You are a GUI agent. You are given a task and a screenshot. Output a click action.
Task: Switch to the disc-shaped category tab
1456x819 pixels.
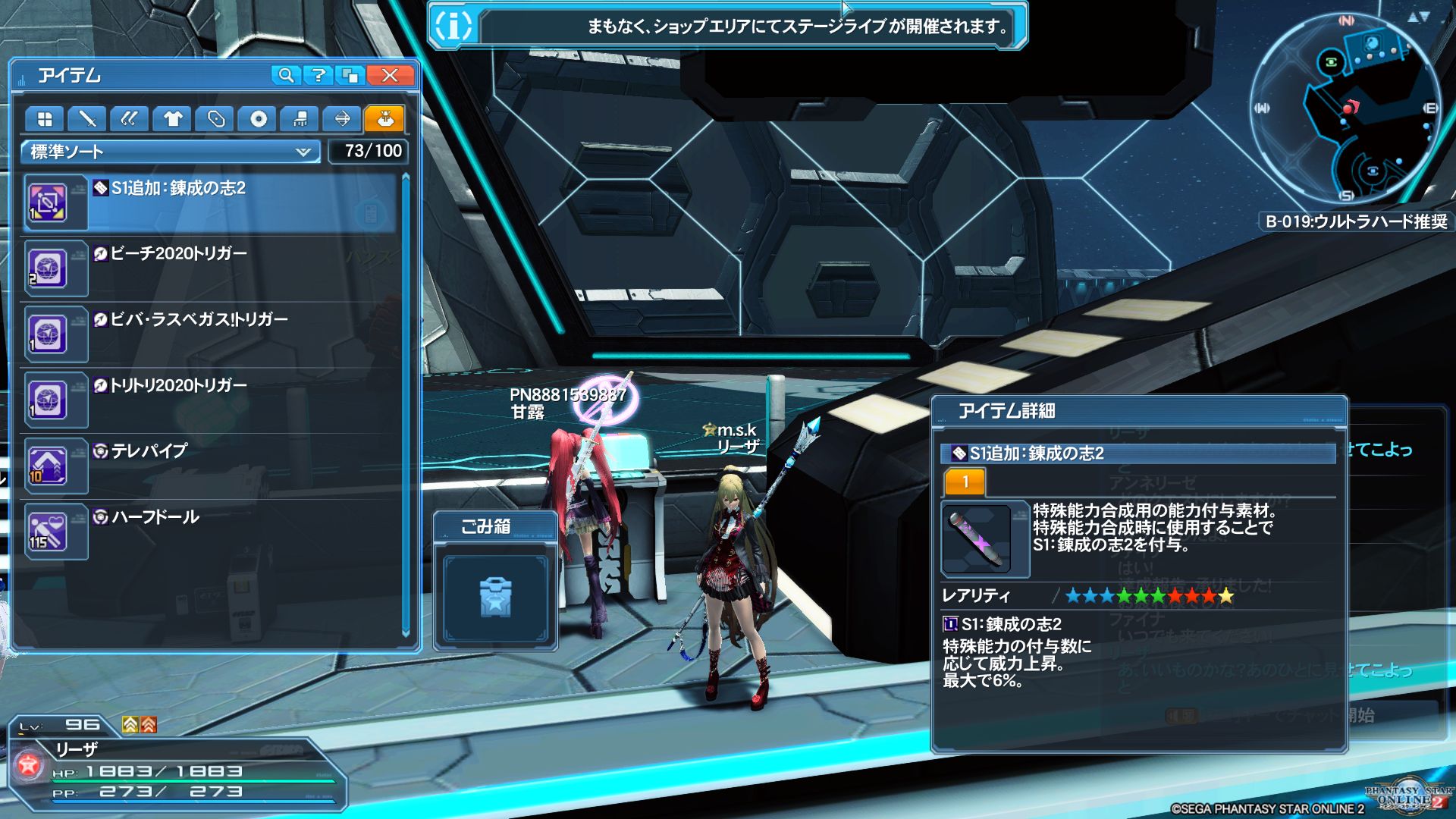click(x=258, y=119)
